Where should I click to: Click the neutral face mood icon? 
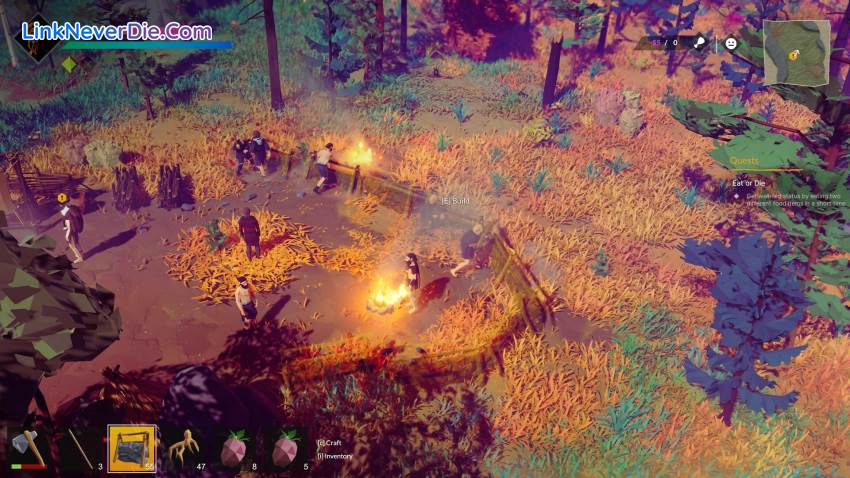731,43
